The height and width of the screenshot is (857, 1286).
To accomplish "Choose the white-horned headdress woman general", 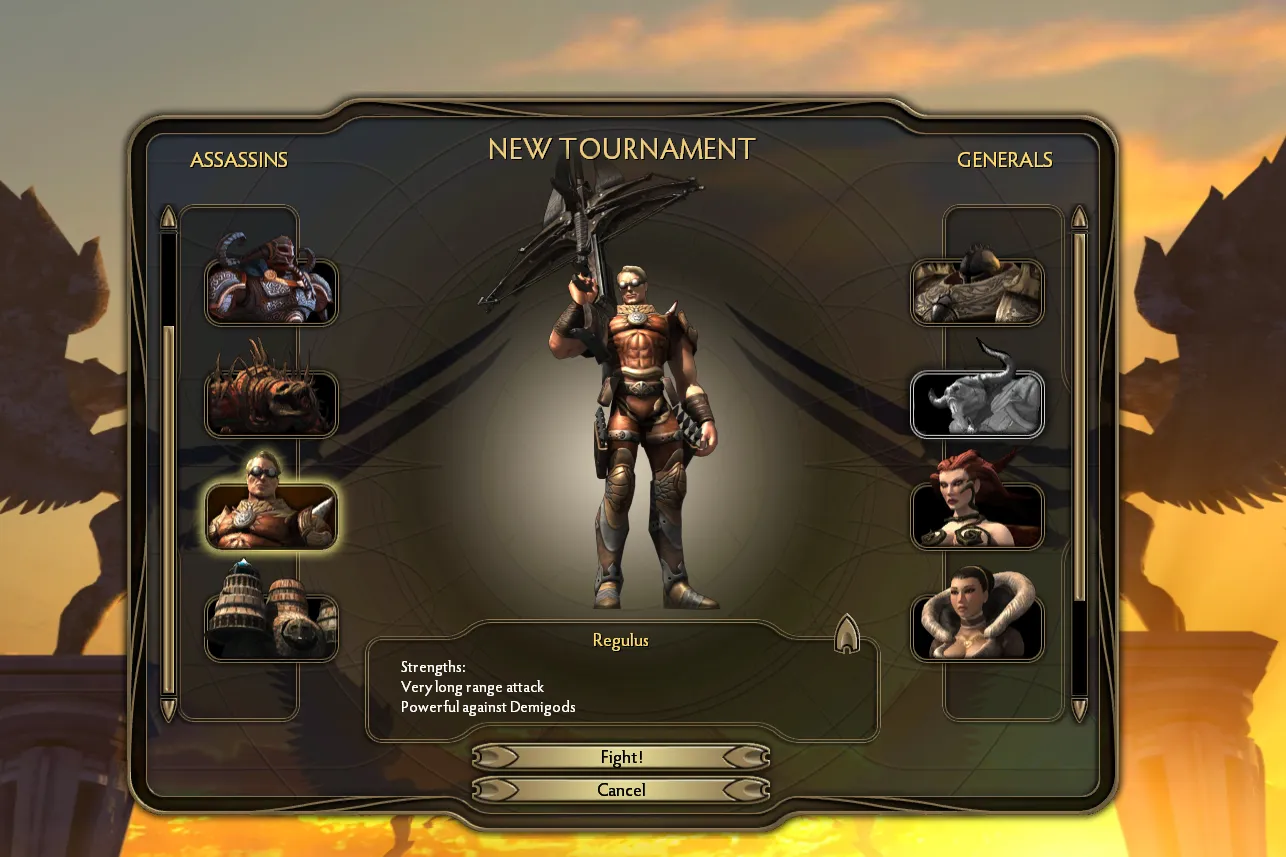I will 977,627.
